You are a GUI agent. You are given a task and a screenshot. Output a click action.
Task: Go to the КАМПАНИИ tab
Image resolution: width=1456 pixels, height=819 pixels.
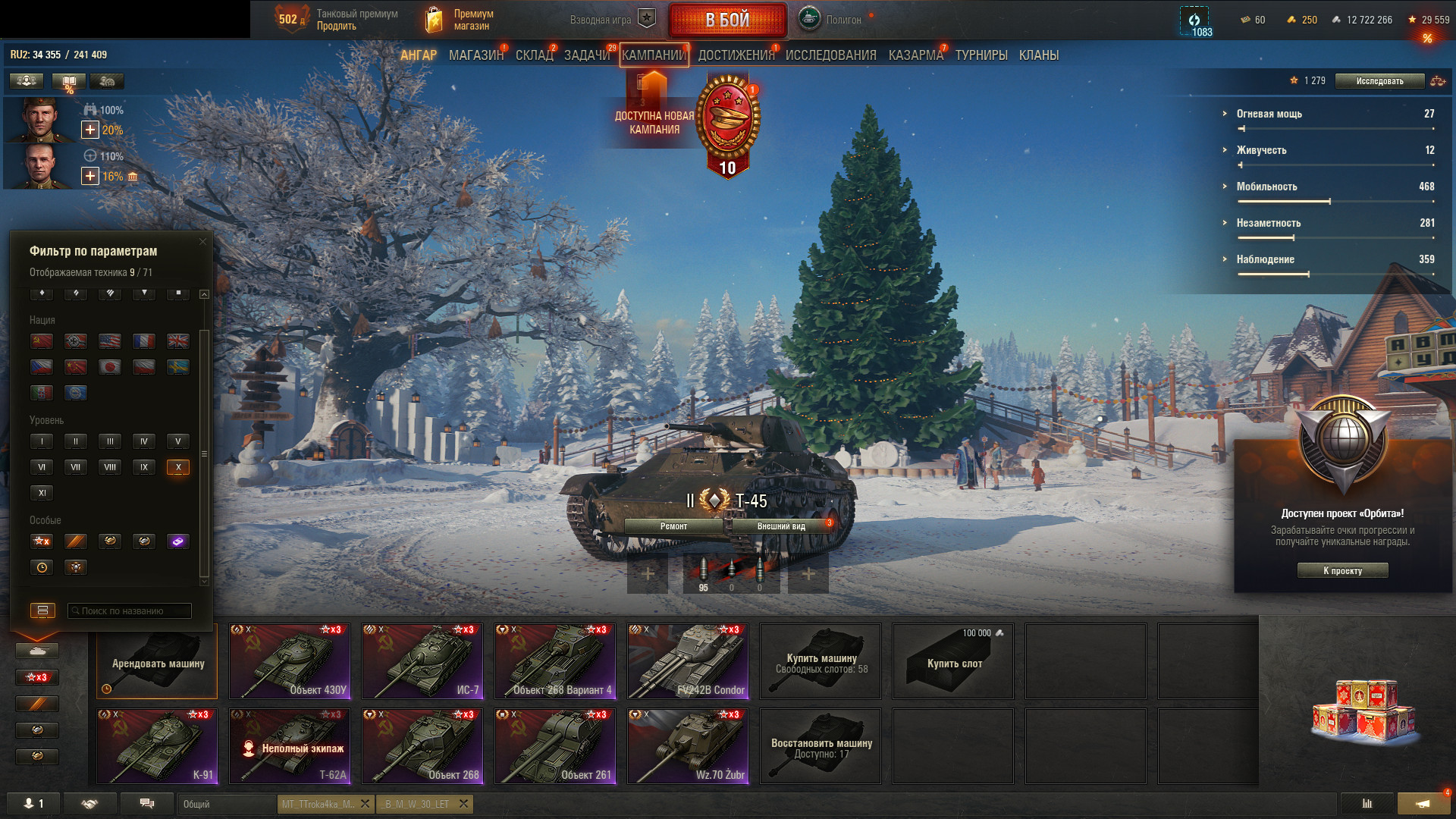[x=654, y=55]
